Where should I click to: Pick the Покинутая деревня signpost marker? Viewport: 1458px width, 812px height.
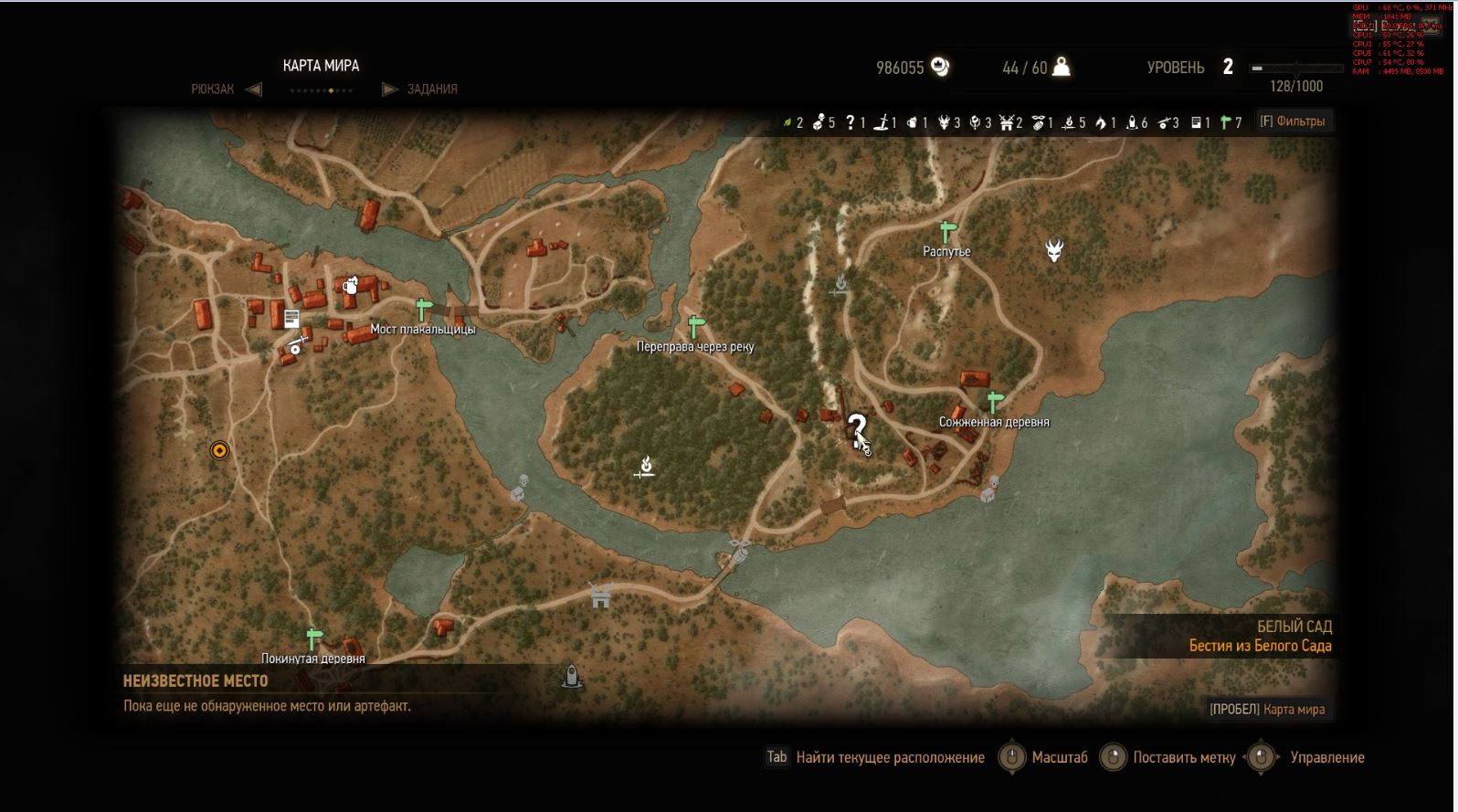[314, 638]
